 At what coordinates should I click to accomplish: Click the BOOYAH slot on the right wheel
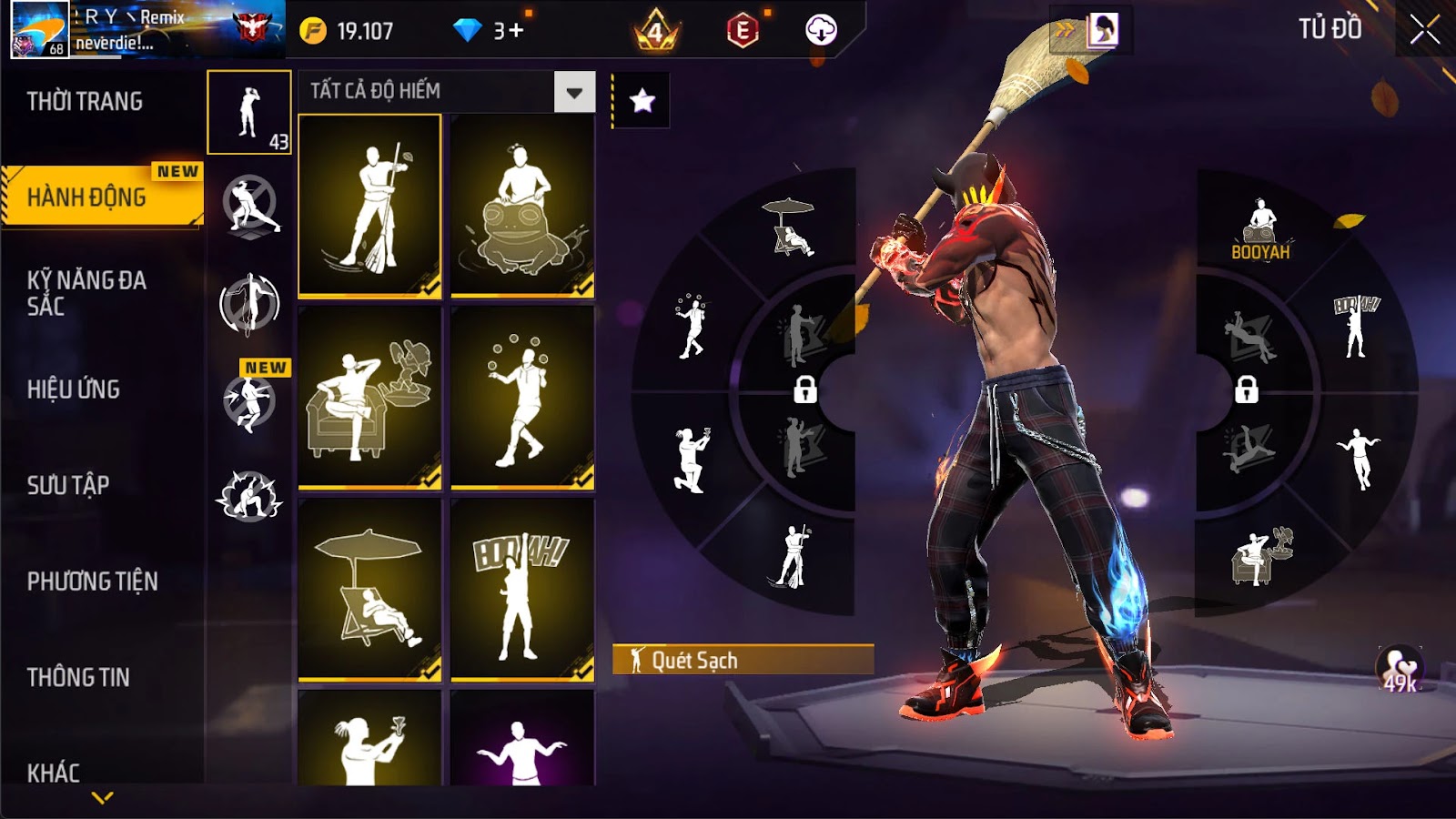pos(1260,230)
